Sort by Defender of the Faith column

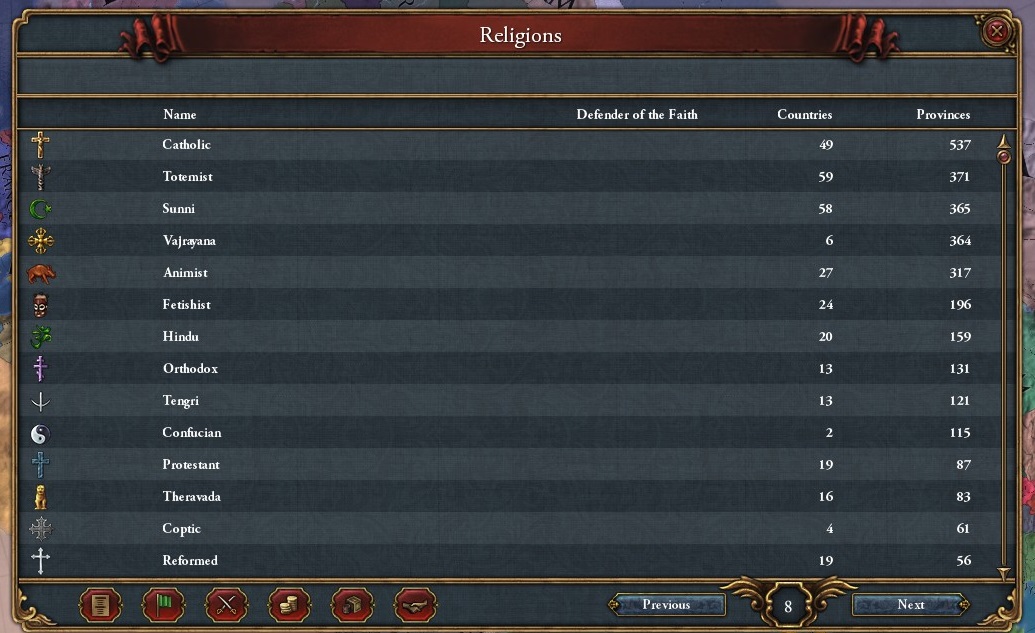pos(637,114)
